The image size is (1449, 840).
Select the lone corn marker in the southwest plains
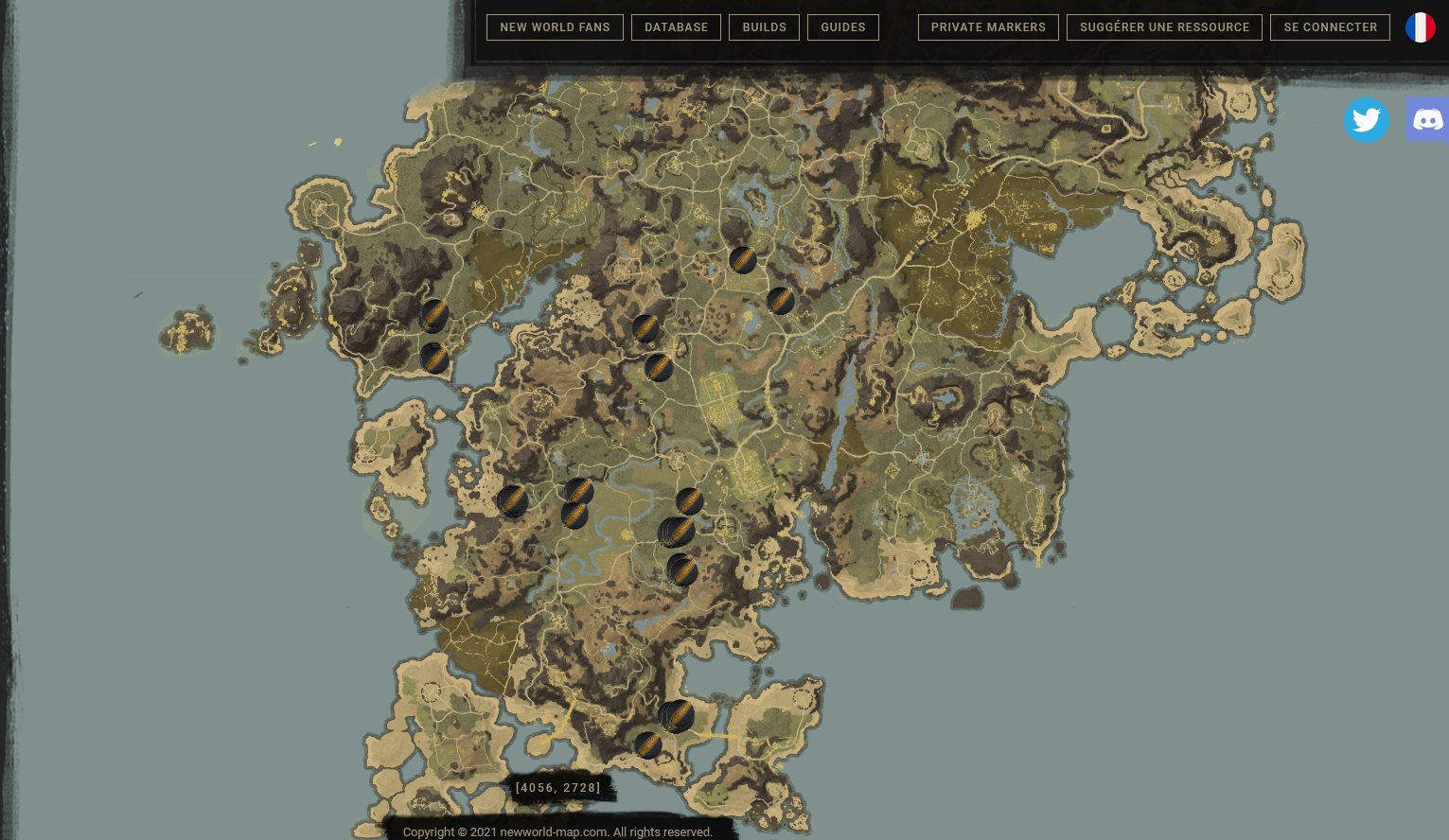(x=512, y=503)
